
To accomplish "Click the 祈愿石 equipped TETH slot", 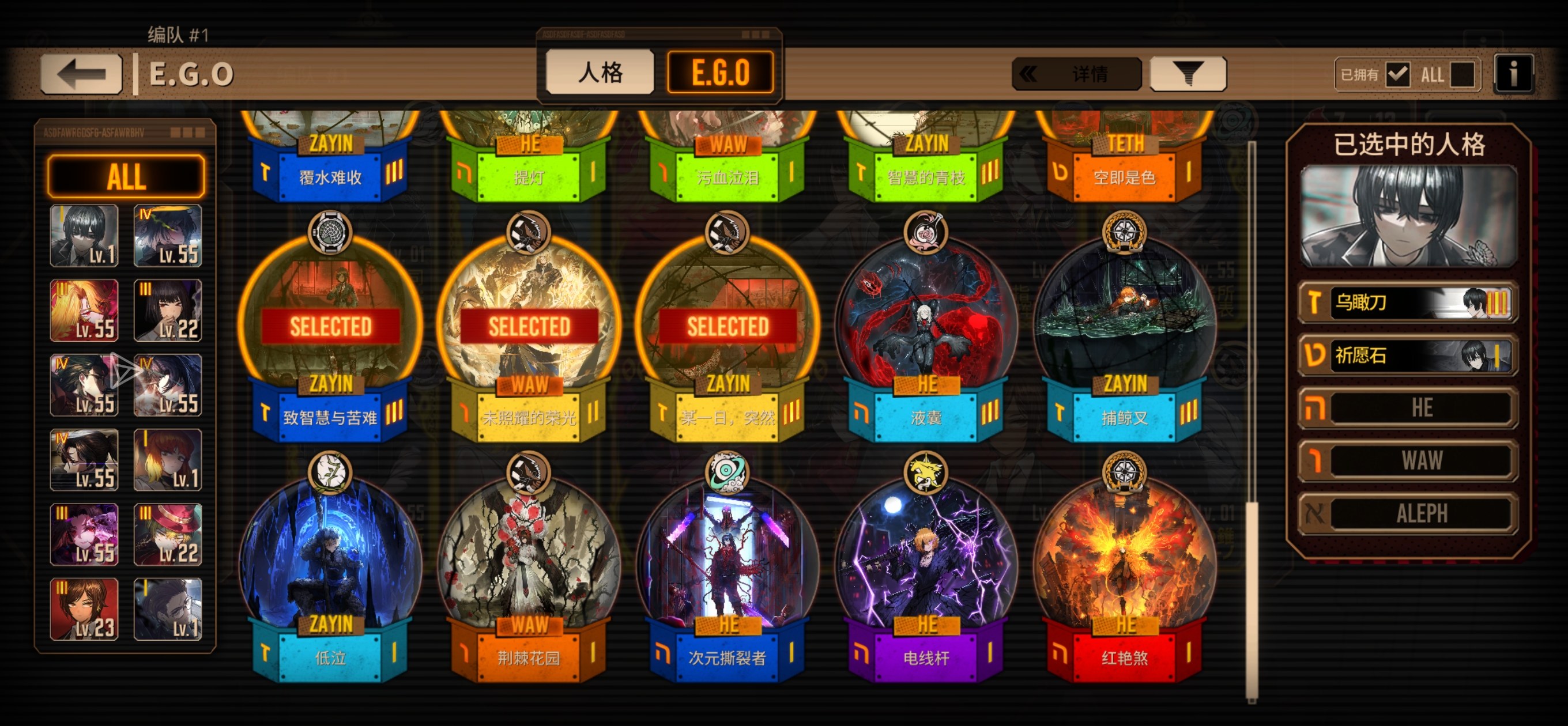I will (x=1408, y=355).
